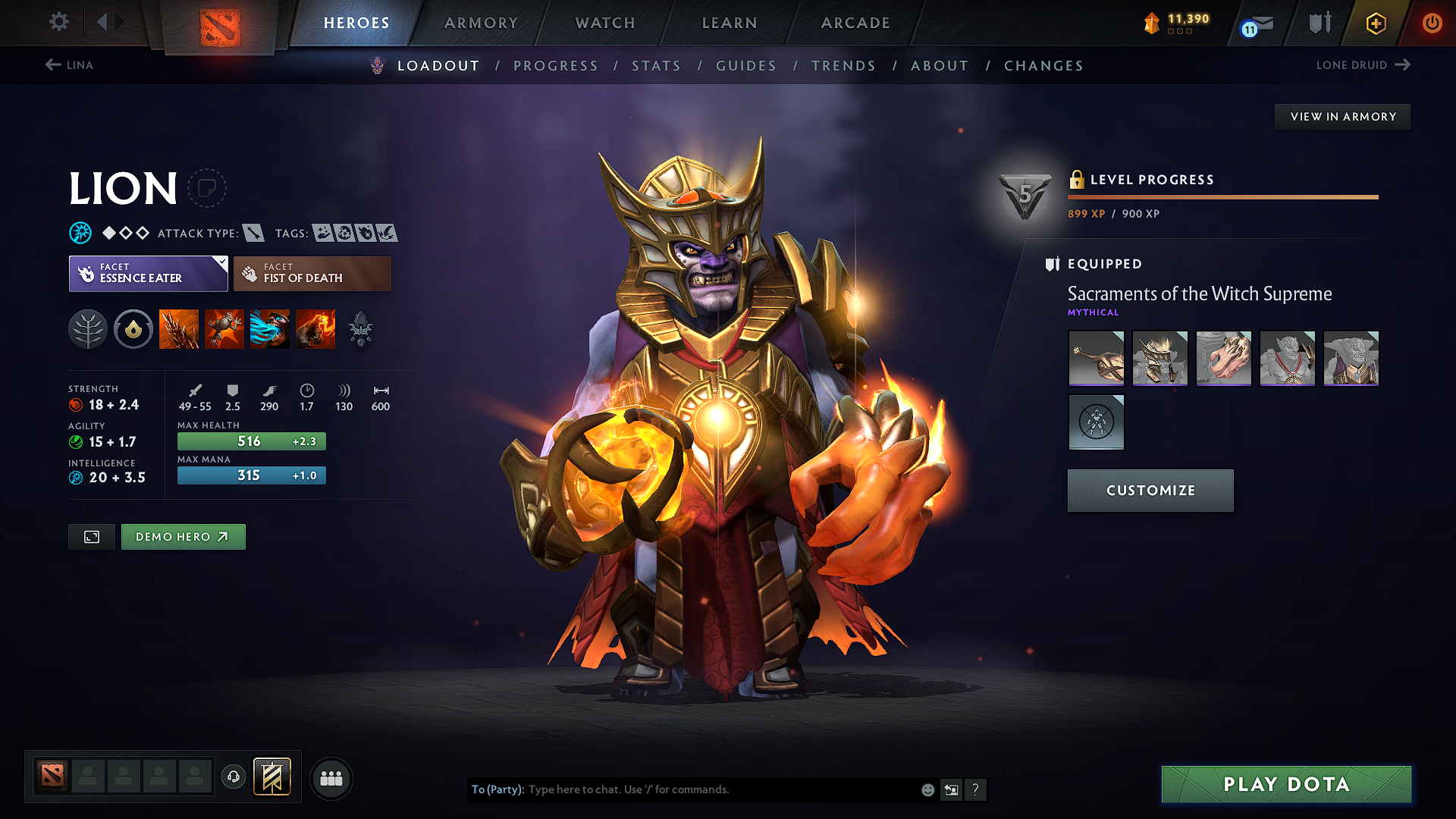Viewport: 1456px width, 819px height.
Task: Click the DEMO HERO button
Action: (183, 536)
